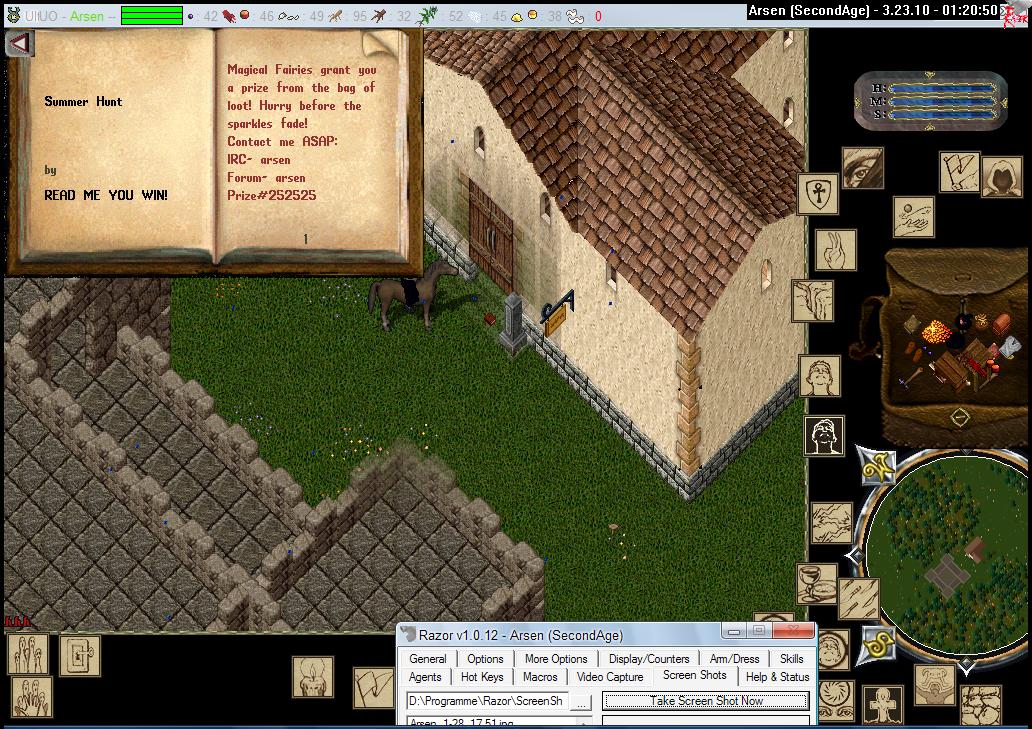Viewport: 1032px width, 729px height.
Task: Use the candle spell icon
Action: [313, 677]
